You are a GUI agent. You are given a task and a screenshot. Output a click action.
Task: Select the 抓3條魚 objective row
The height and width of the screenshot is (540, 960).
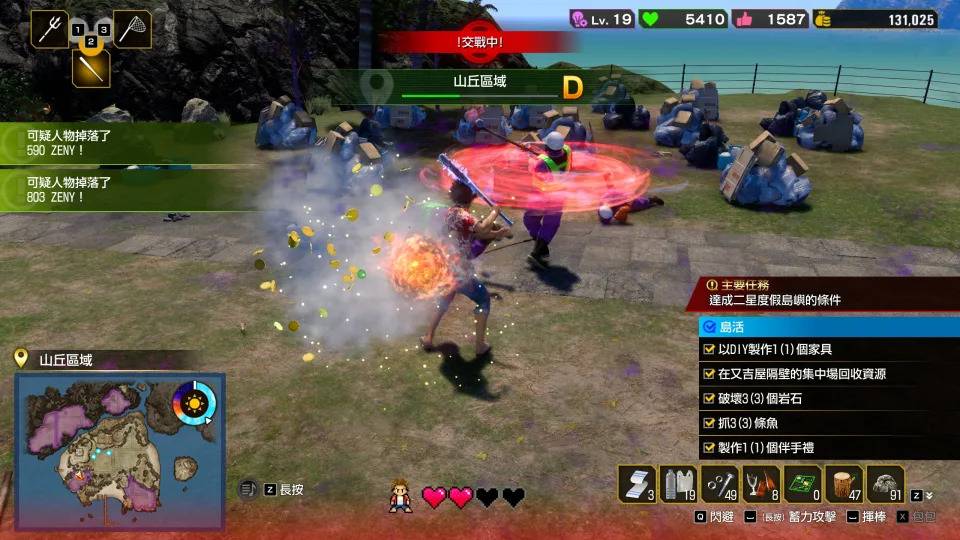(x=829, y=422)
